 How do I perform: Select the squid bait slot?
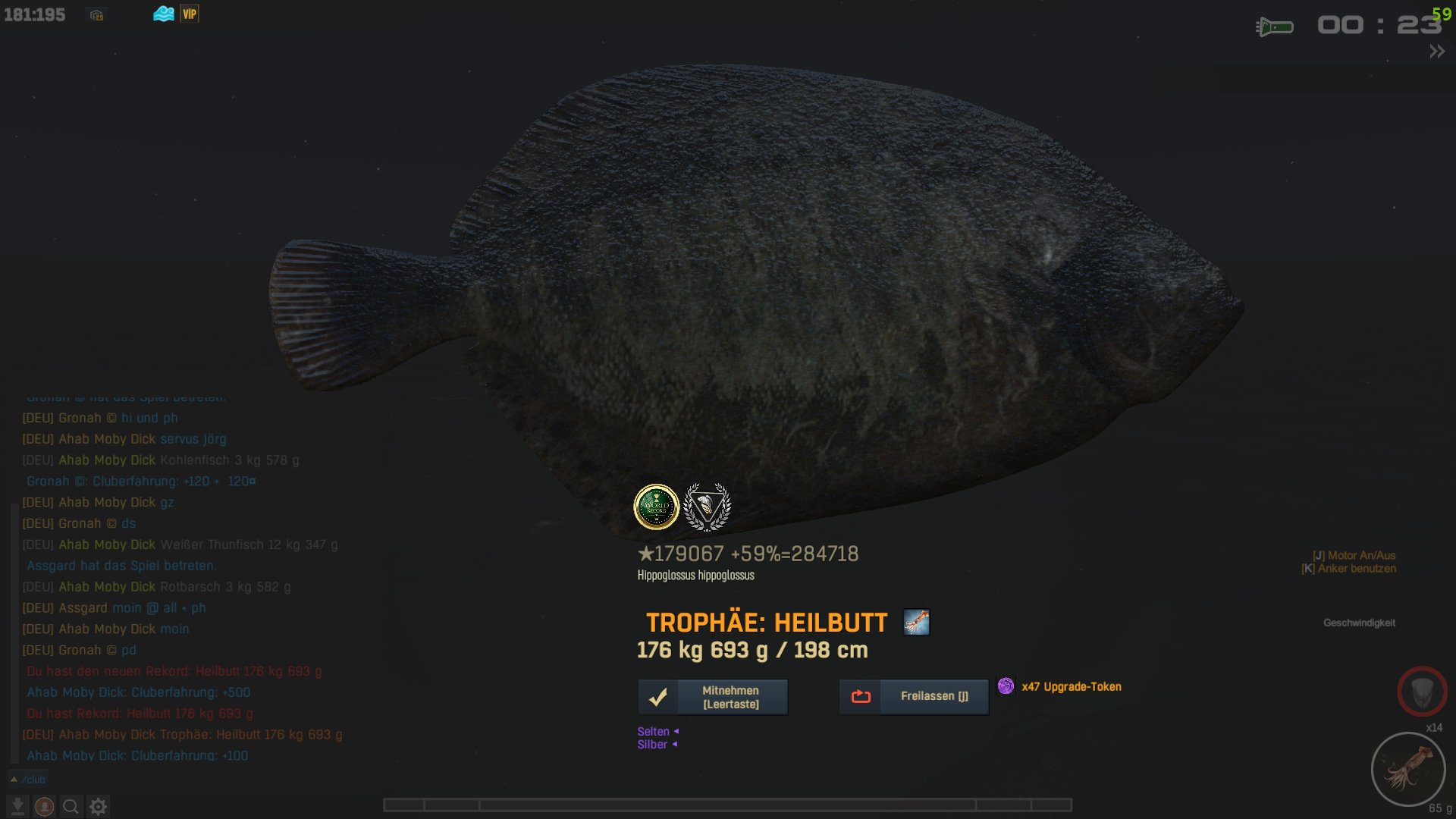point(1408,769)
